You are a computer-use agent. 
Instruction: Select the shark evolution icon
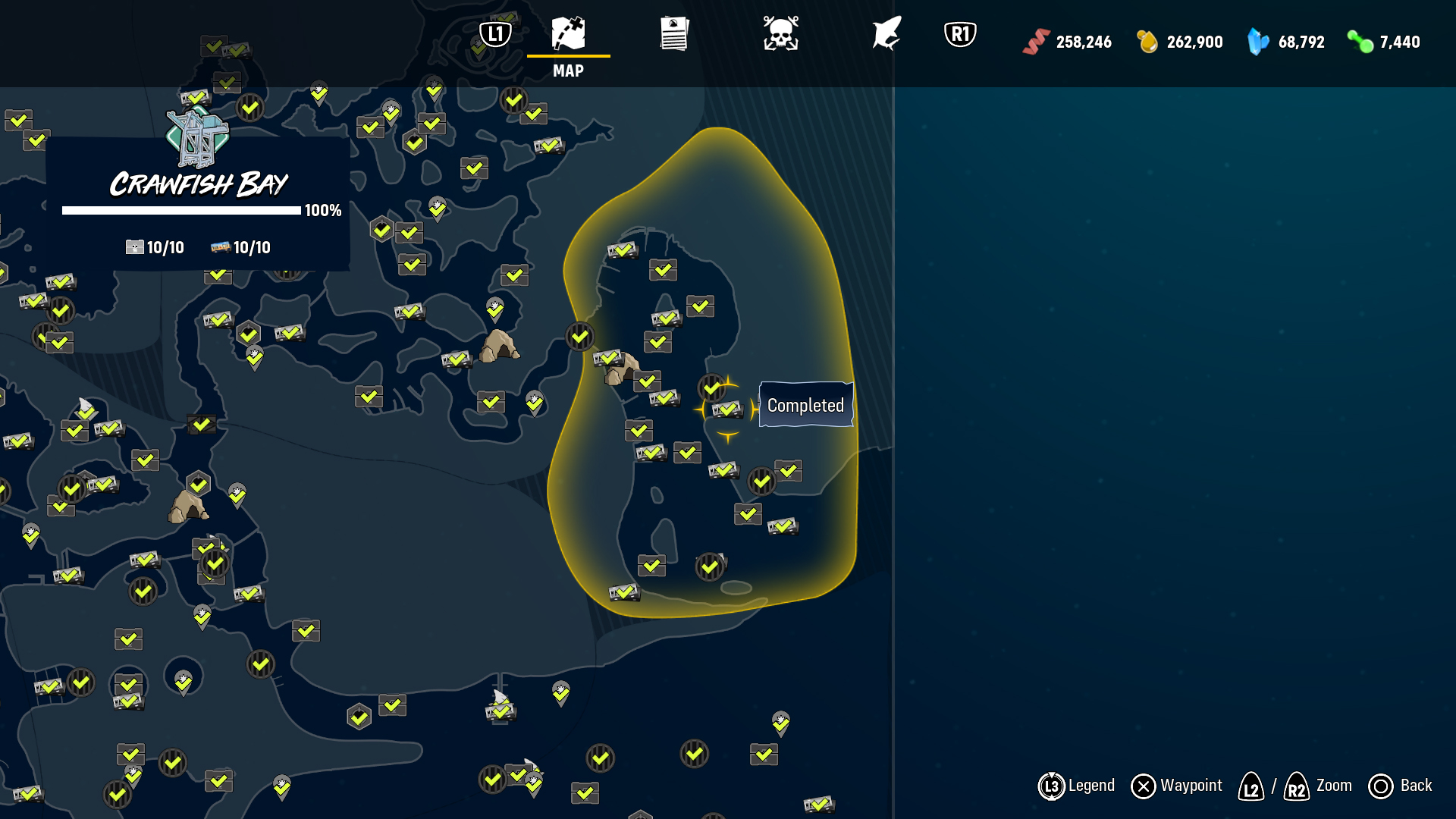click(887, 34)
